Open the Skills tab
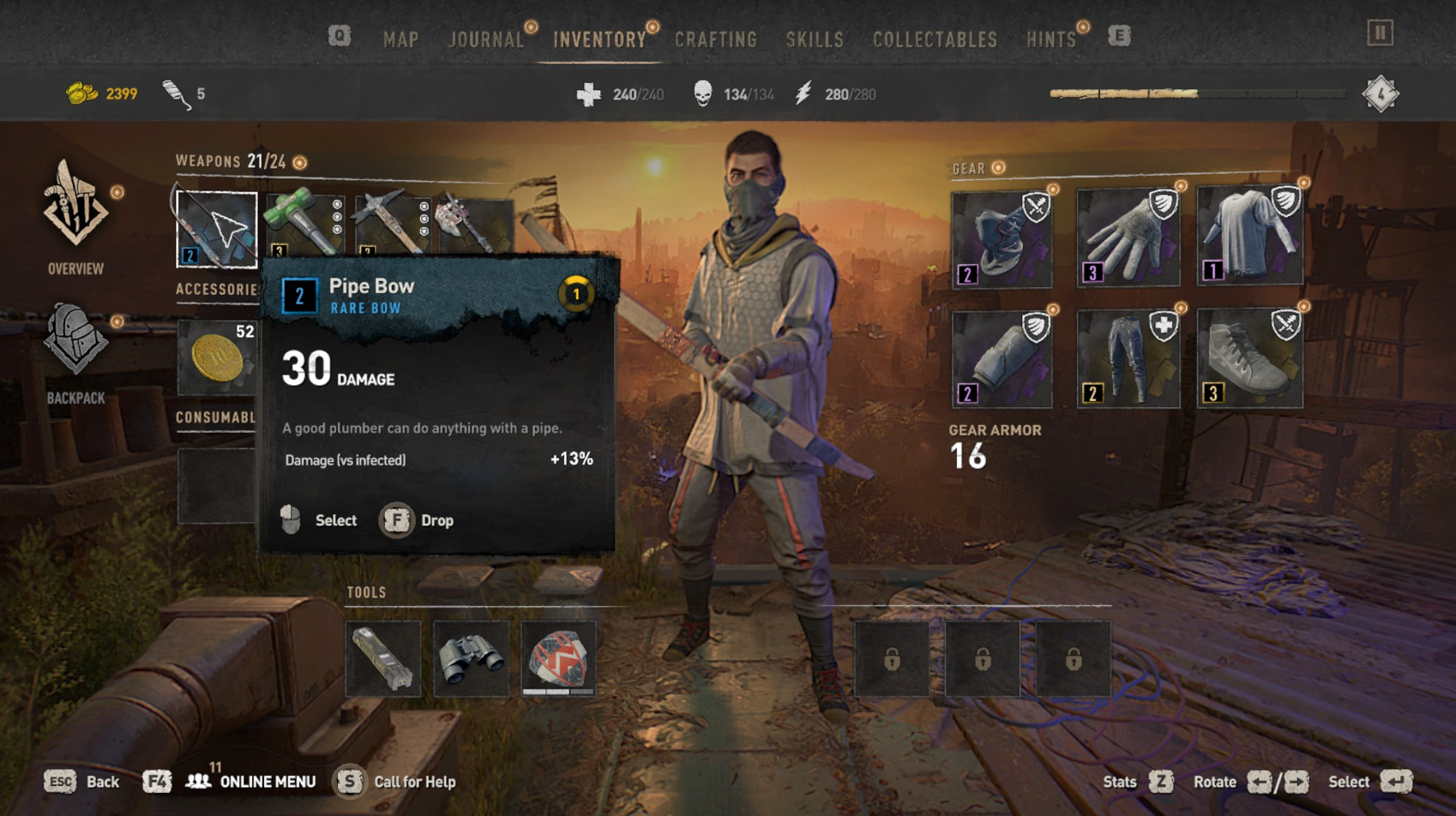This screenshot has width=1456, height=816. click(x=815, y=39)
